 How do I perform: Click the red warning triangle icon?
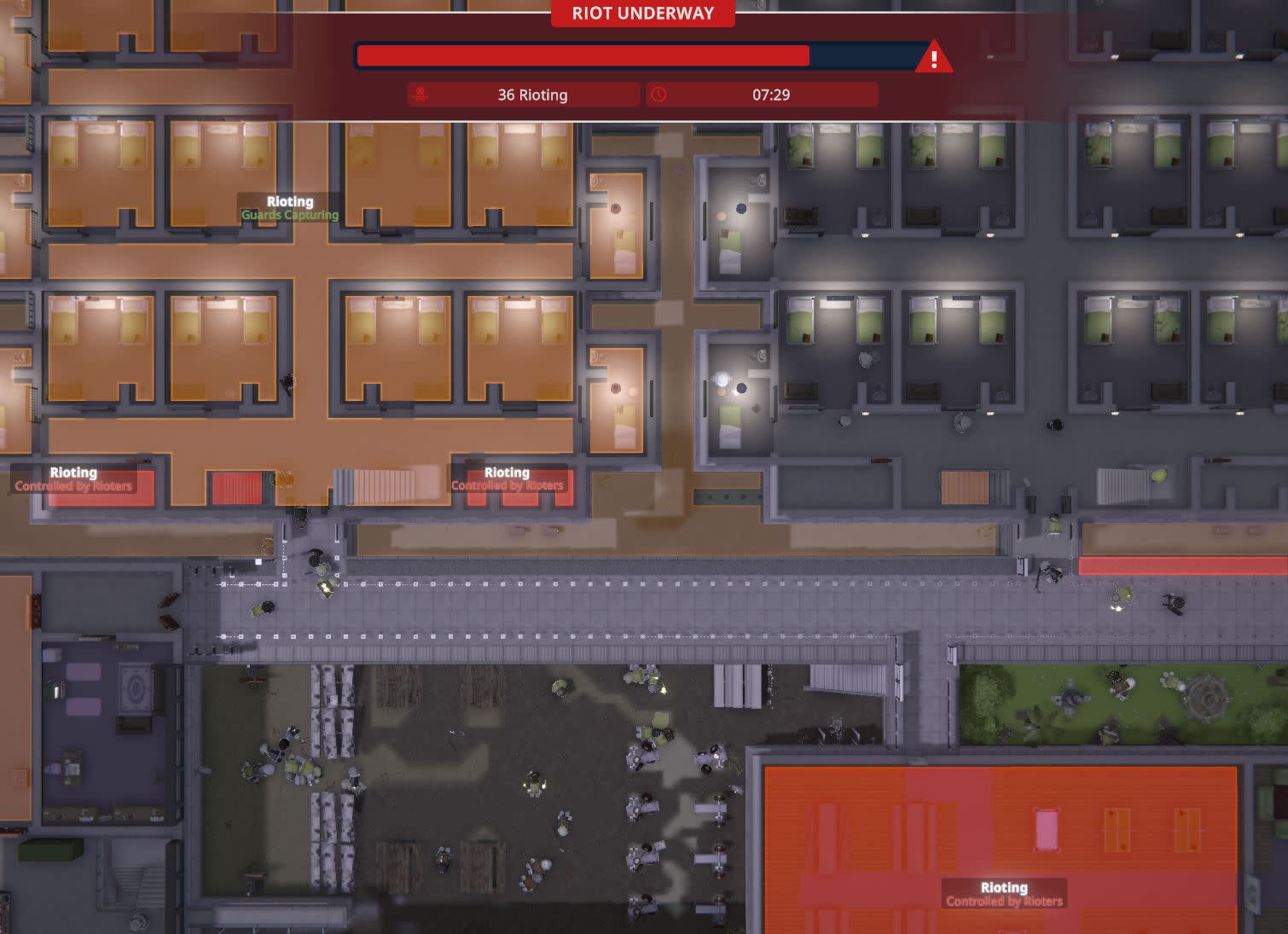936,59
